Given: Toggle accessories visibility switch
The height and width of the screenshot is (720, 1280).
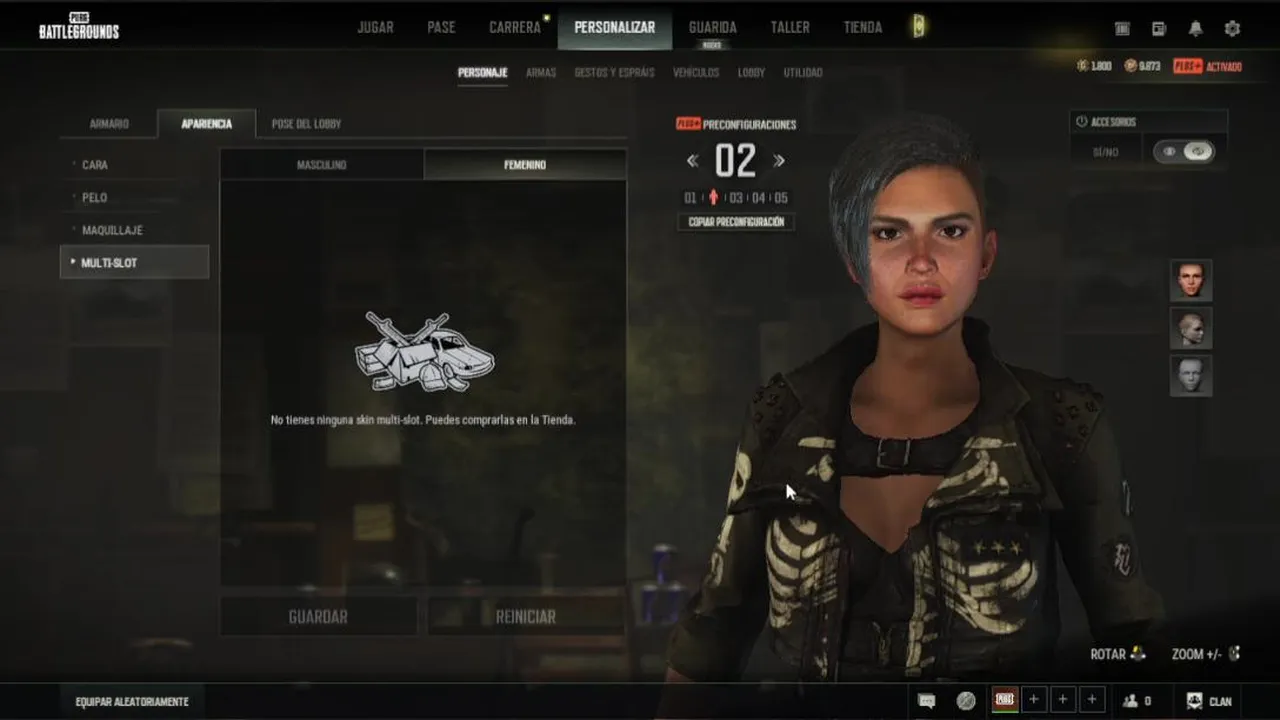Looking at the screenshot, I should (x=1182, y=152).
